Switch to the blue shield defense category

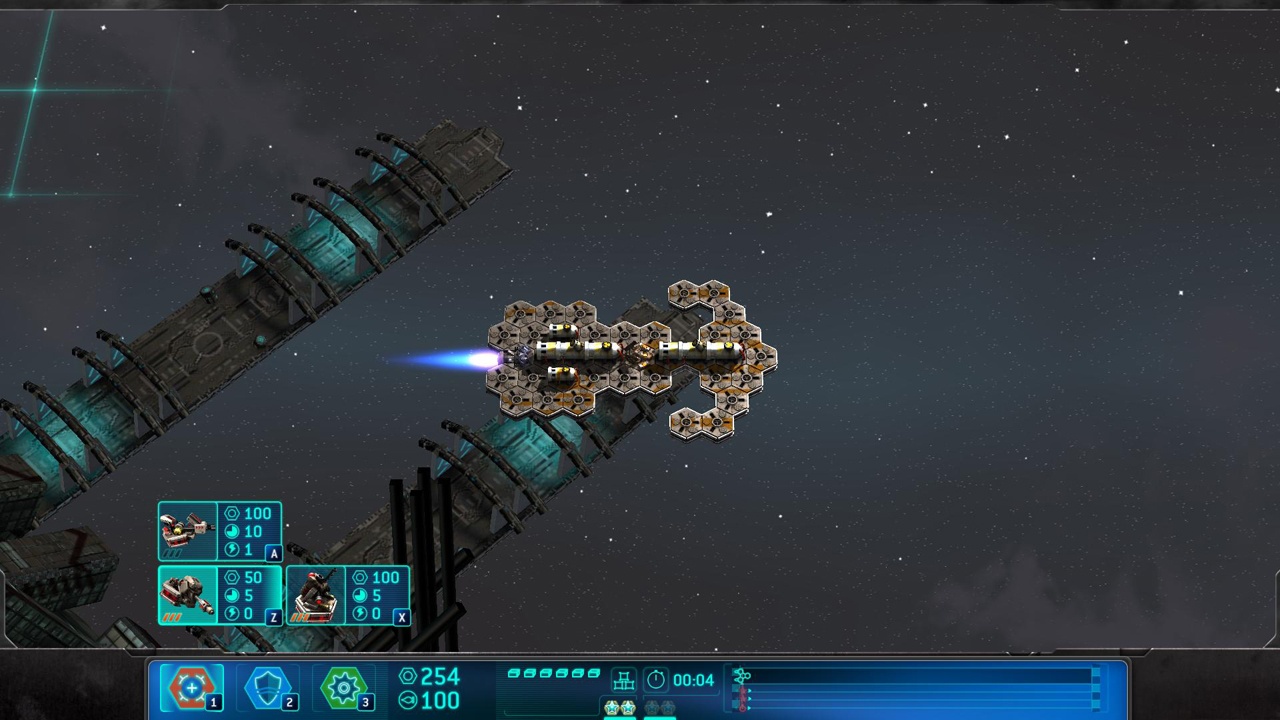coord(267,687)
